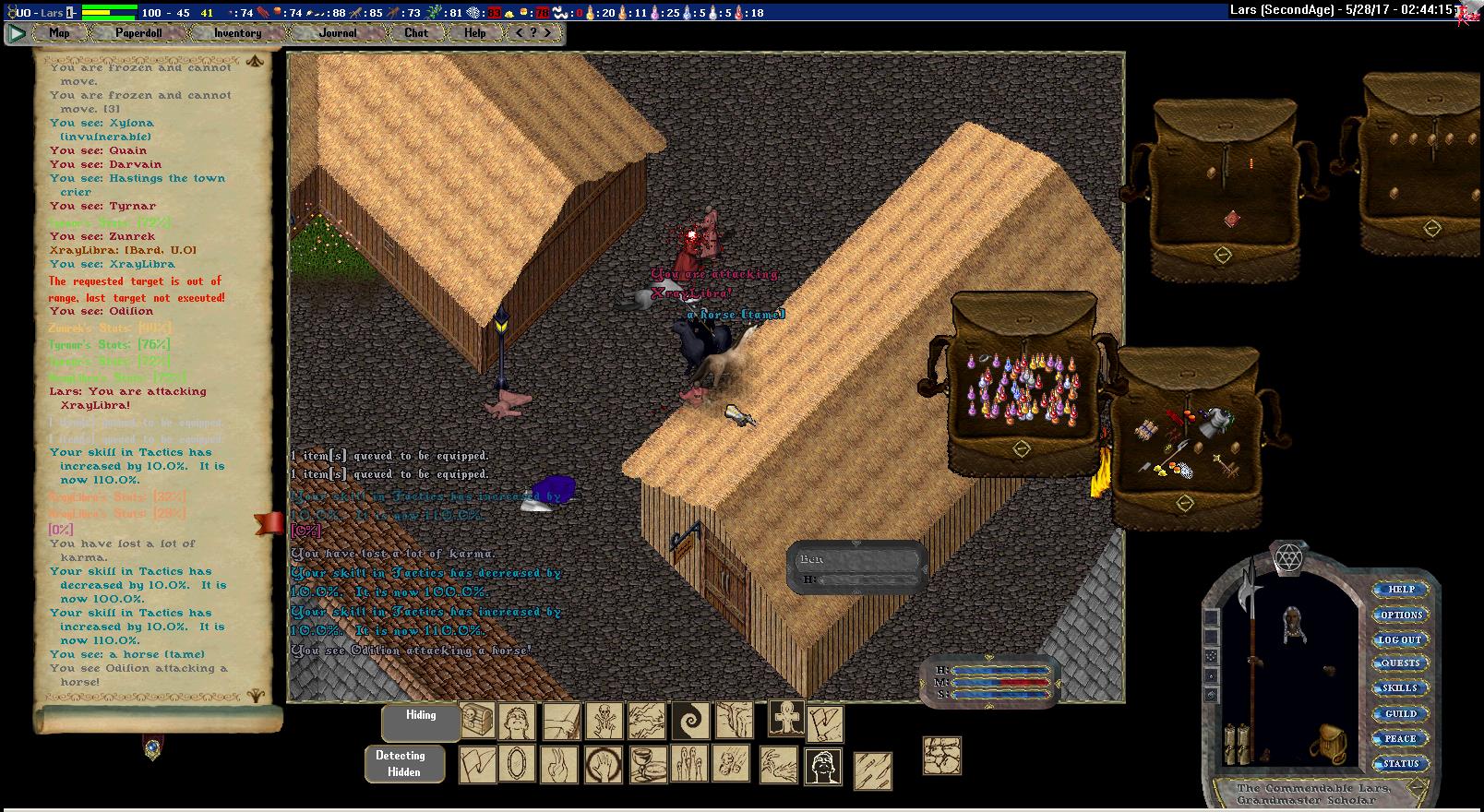1484x812 pixels.
Task: Select the chalice and plate spell icon
Action: (x=647, y=764)
